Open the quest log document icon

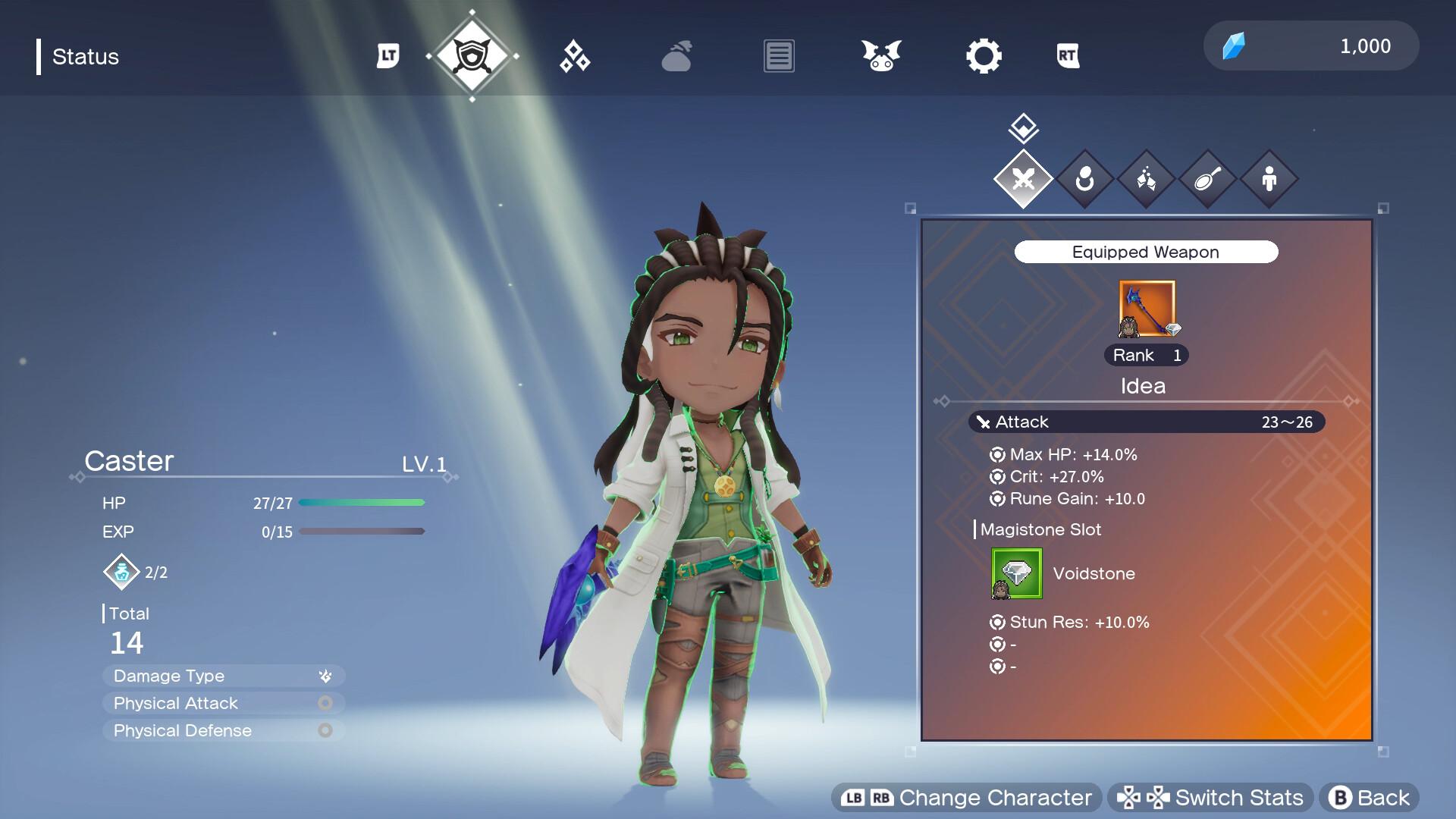(x=778, y=55)
